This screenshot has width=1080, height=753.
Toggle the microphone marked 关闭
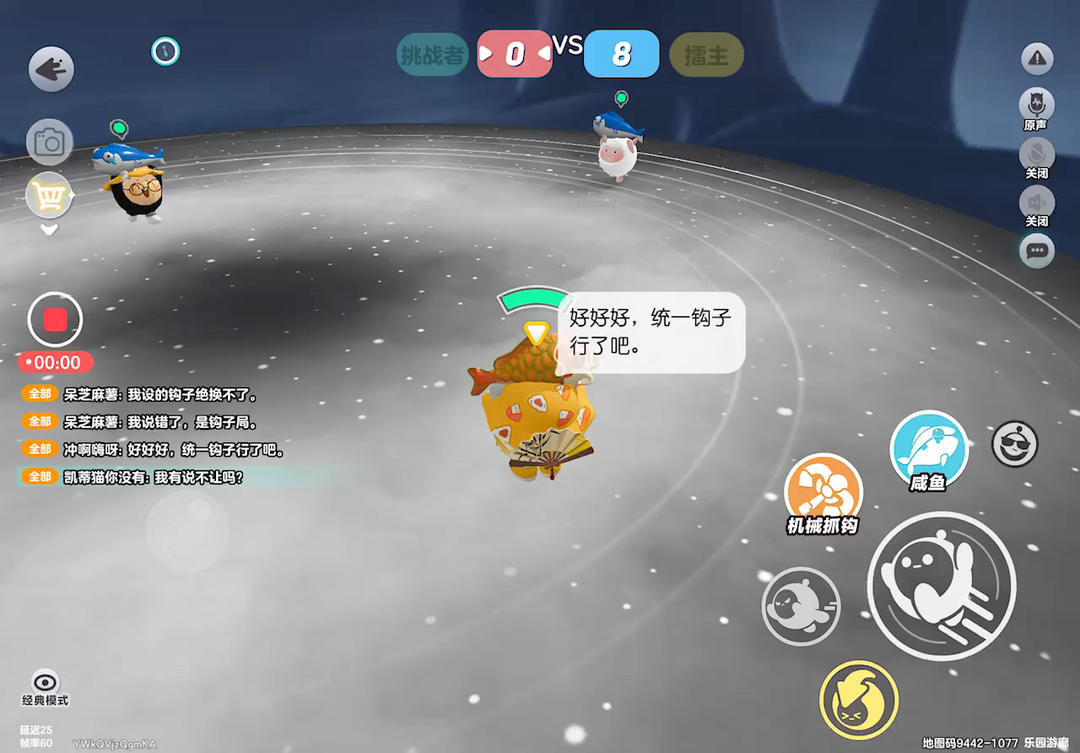coord(1037,155)
